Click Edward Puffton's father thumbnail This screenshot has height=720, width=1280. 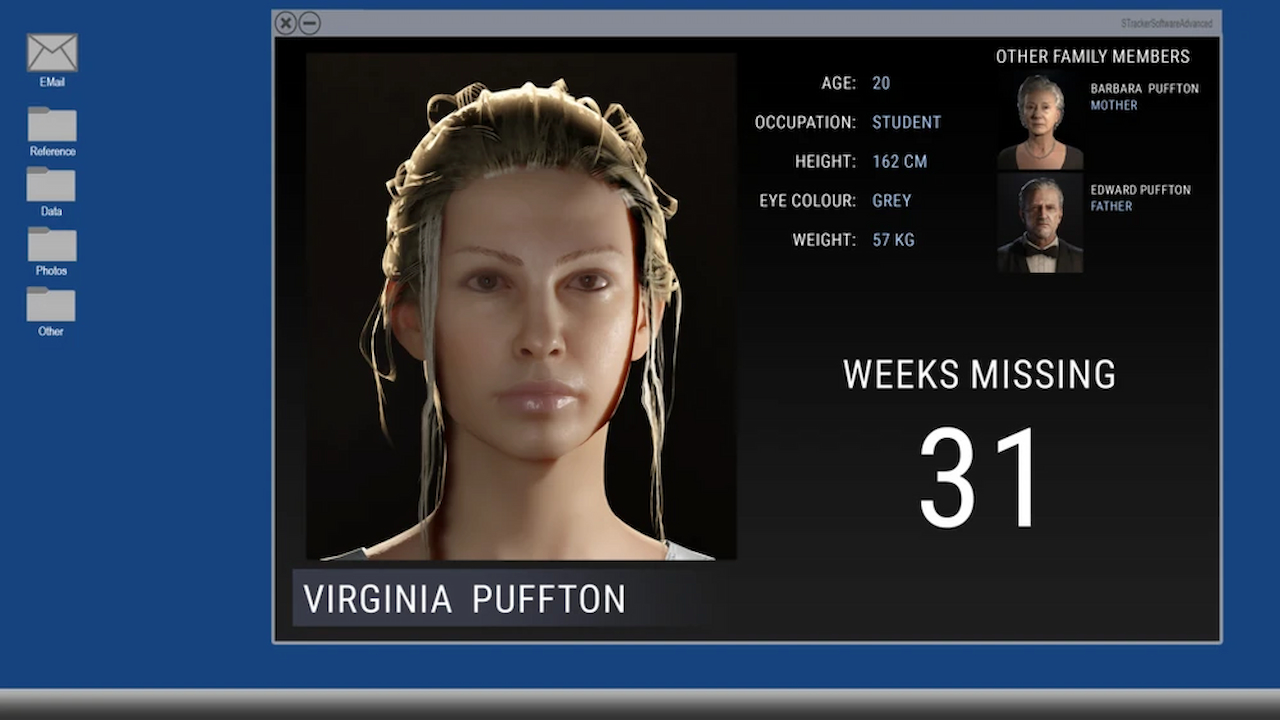tap(1038, 224)
